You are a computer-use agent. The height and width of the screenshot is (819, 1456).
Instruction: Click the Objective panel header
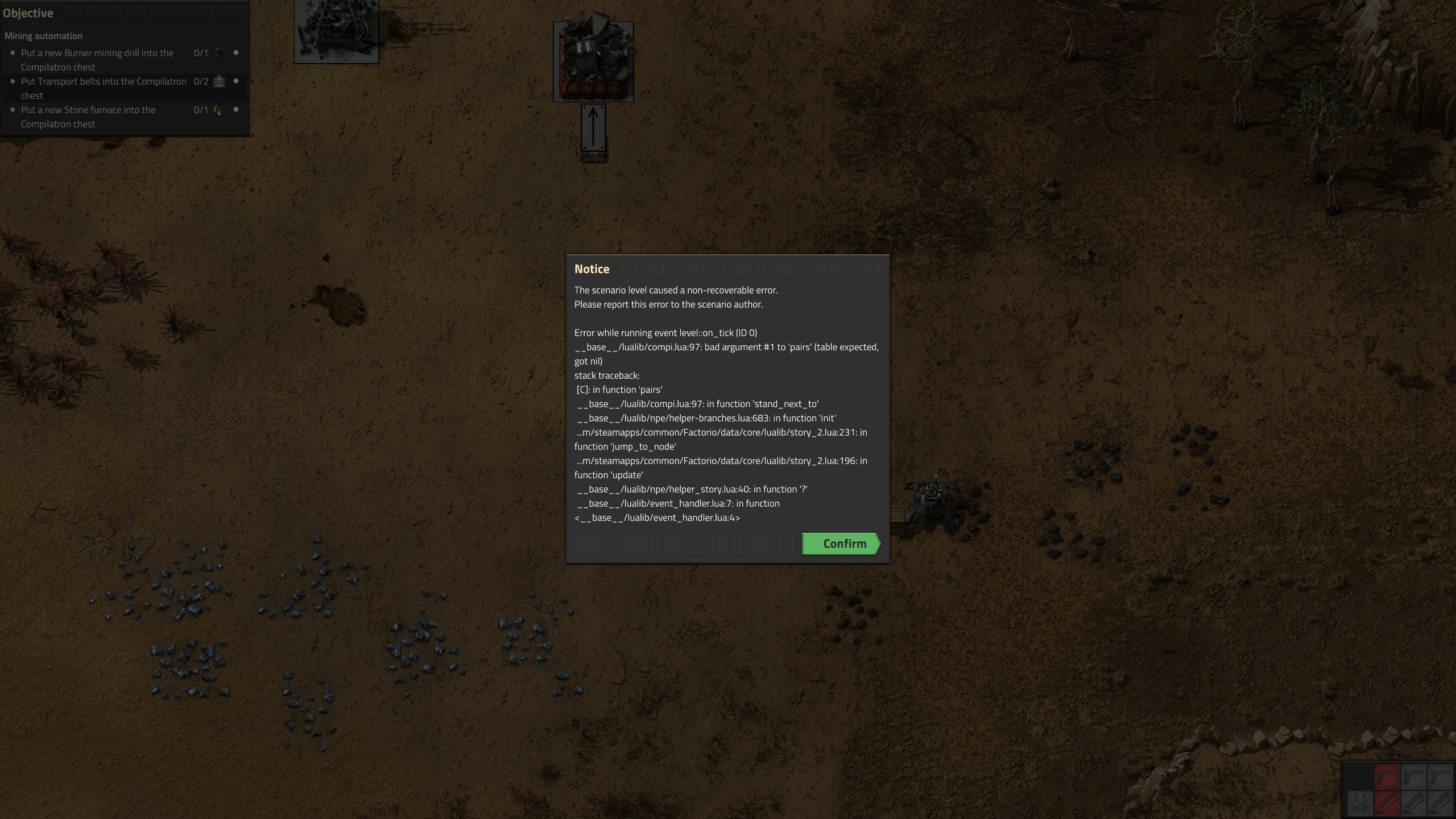click(x=28, y=13)
